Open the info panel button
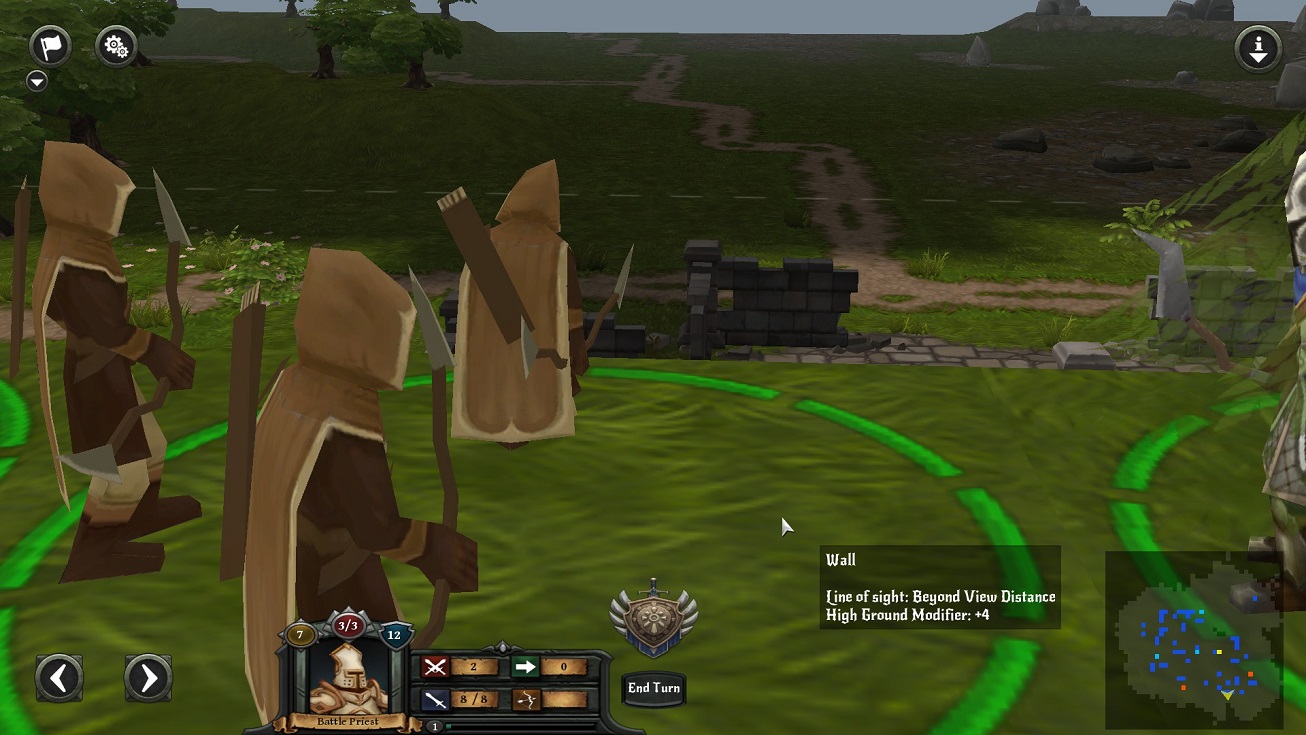1306x735 pixels. [1258, 47]
